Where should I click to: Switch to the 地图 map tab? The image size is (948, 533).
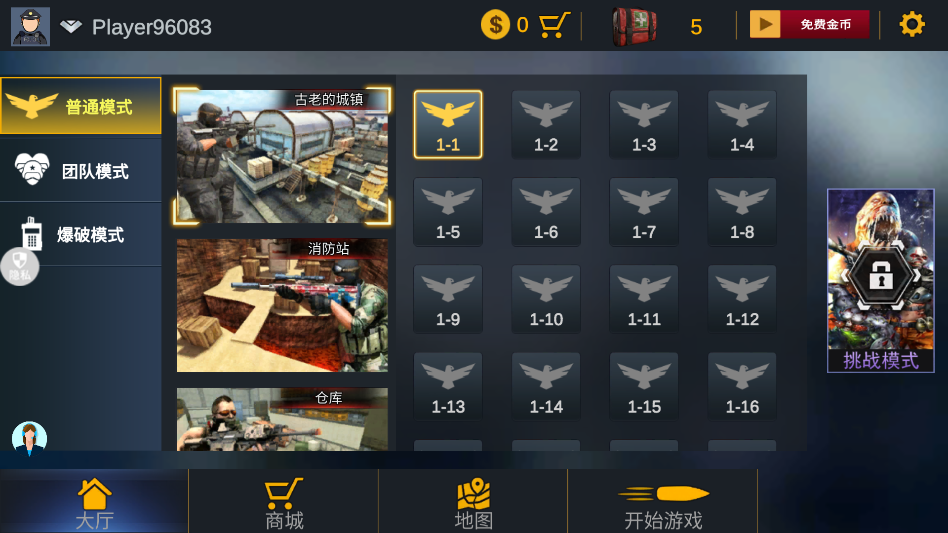(473, 503)
